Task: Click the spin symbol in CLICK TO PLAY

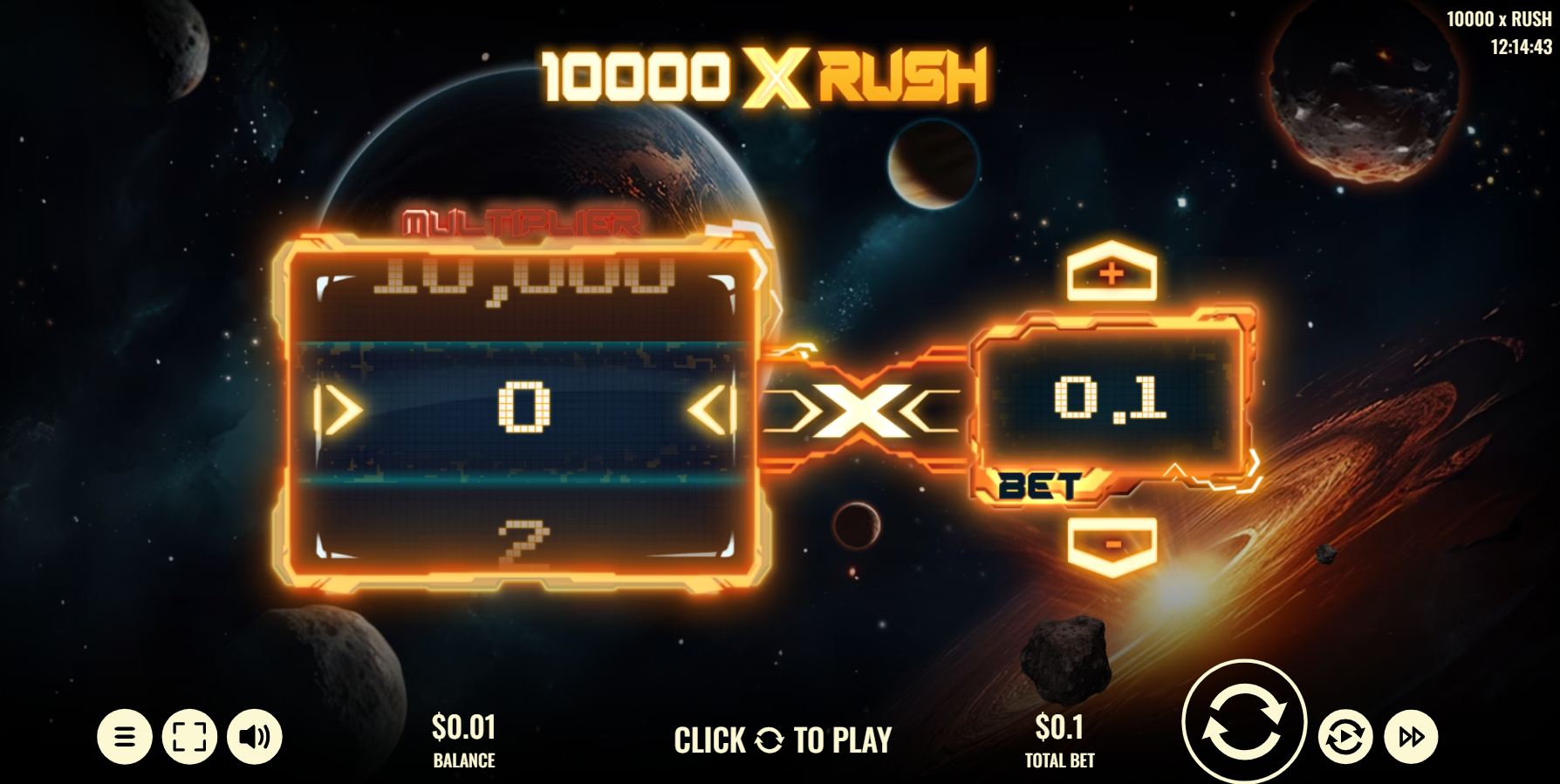Action: point(768,740)
